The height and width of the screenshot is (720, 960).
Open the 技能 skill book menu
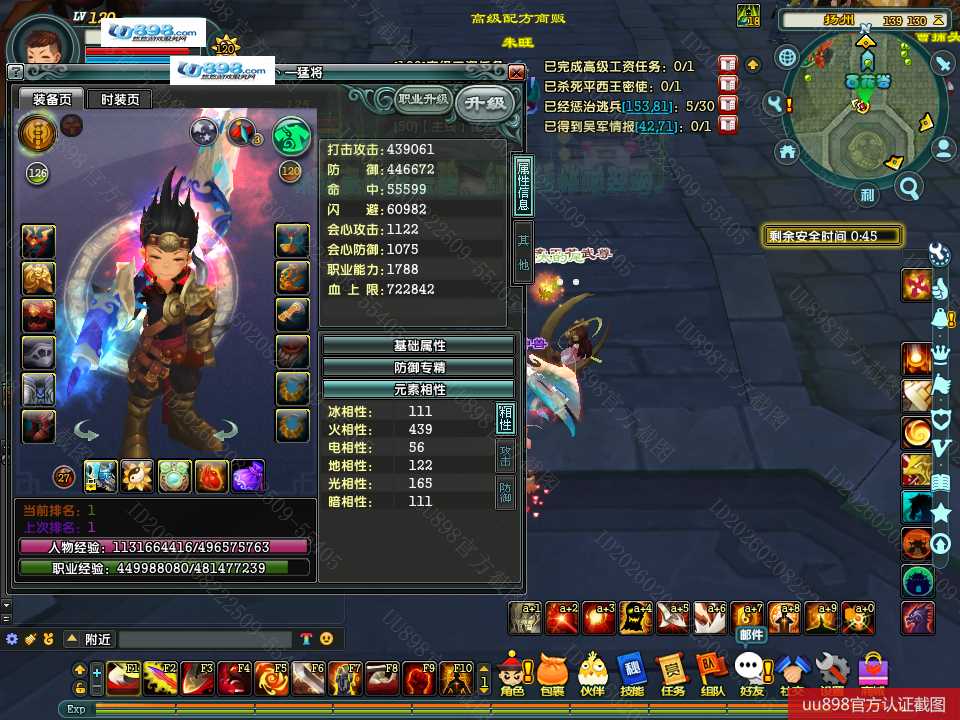[x=632, y=673]
